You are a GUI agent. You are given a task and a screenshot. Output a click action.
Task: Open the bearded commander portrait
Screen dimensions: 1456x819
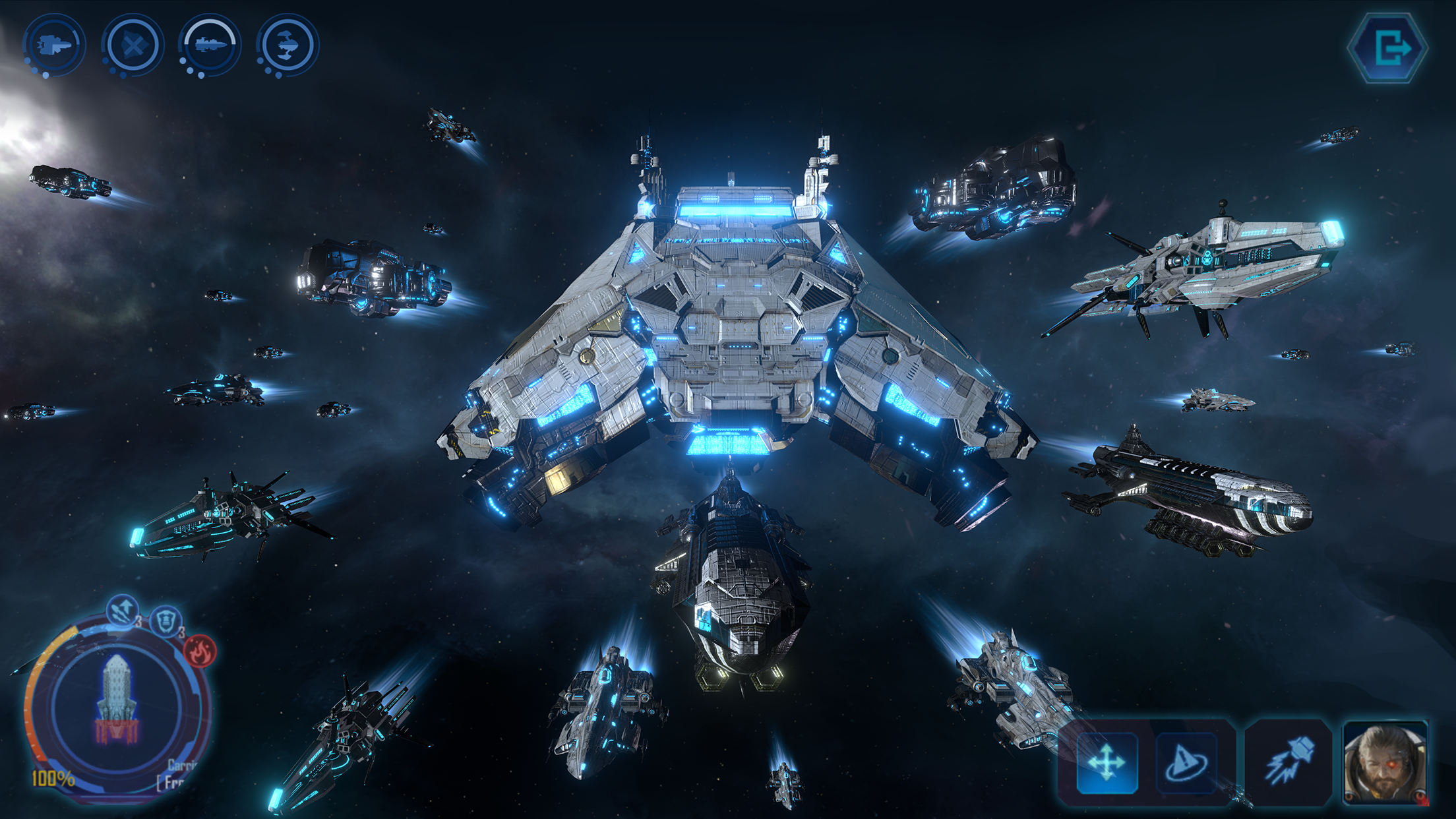1385,763
